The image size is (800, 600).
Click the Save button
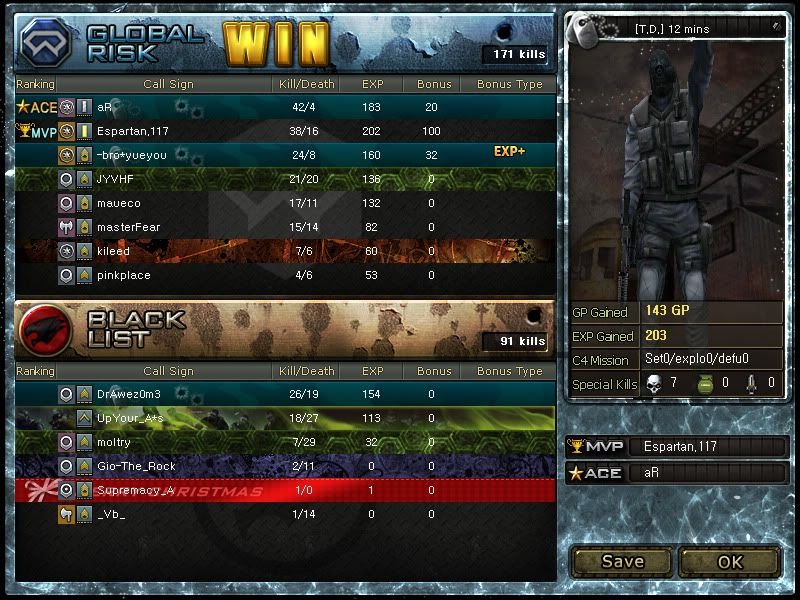[x=622, y=561]
